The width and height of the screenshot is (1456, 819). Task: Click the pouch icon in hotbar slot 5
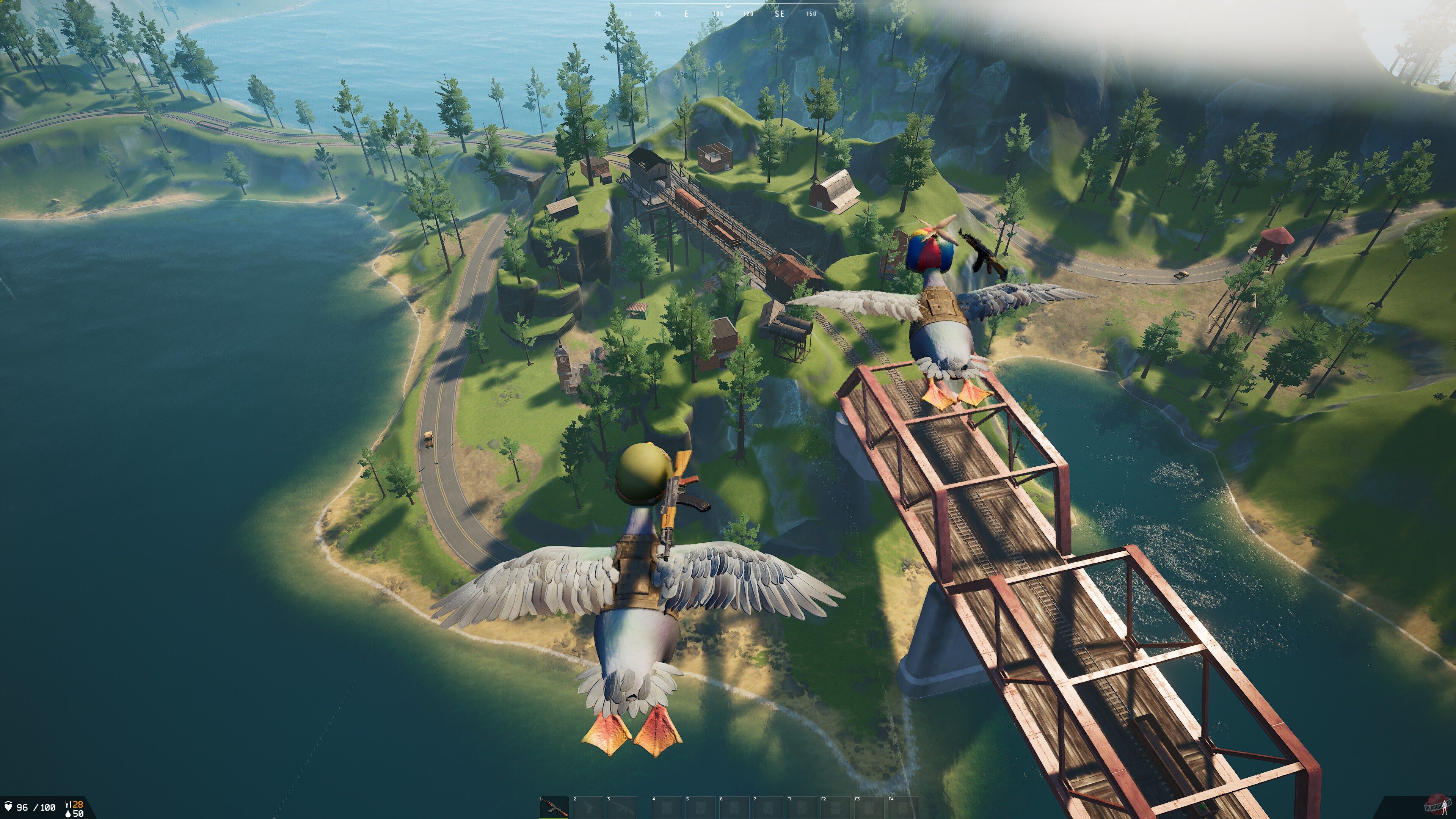point(701,807)
